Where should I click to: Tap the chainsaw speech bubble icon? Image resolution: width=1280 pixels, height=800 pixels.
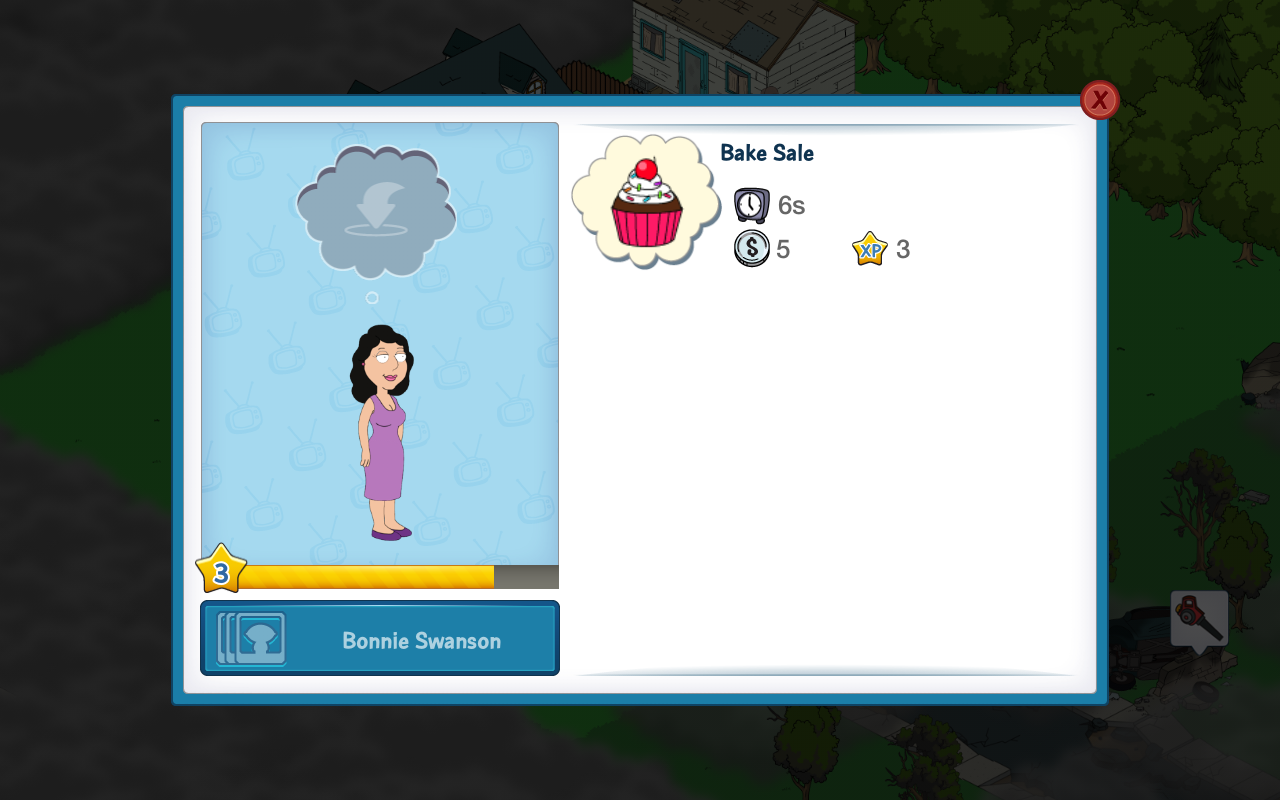[1199, 619]
